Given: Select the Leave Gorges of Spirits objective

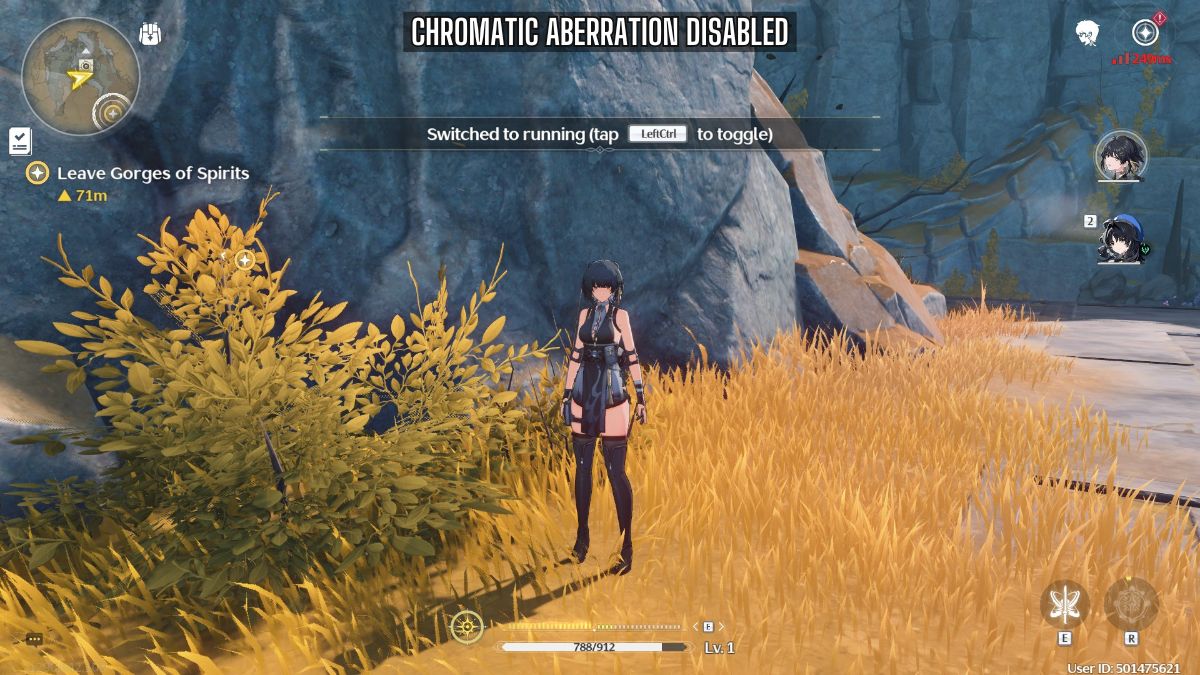Looking at the screenshot, I should tap(152, 173).
